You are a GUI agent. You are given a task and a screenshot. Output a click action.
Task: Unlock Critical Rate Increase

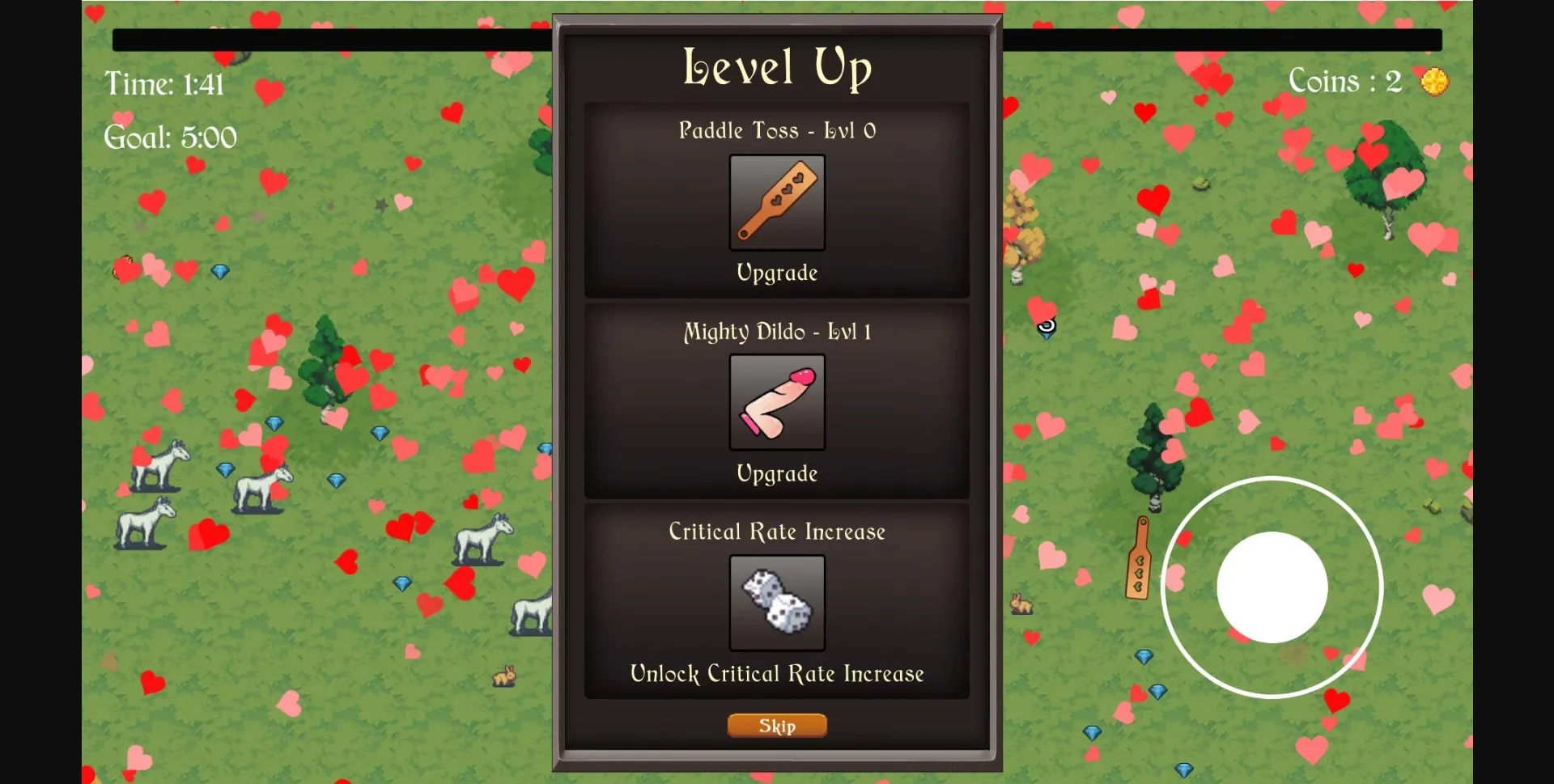pyautogui.click(x=777, y=602)
